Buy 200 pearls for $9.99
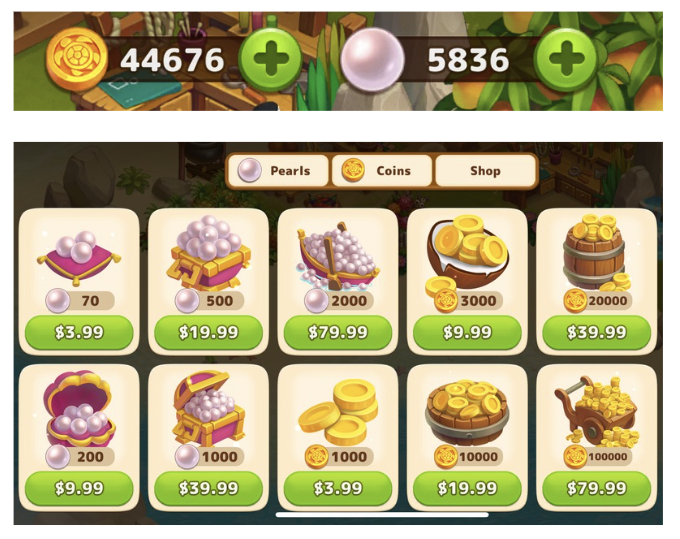The image size is (680, 539). (79, 488)
